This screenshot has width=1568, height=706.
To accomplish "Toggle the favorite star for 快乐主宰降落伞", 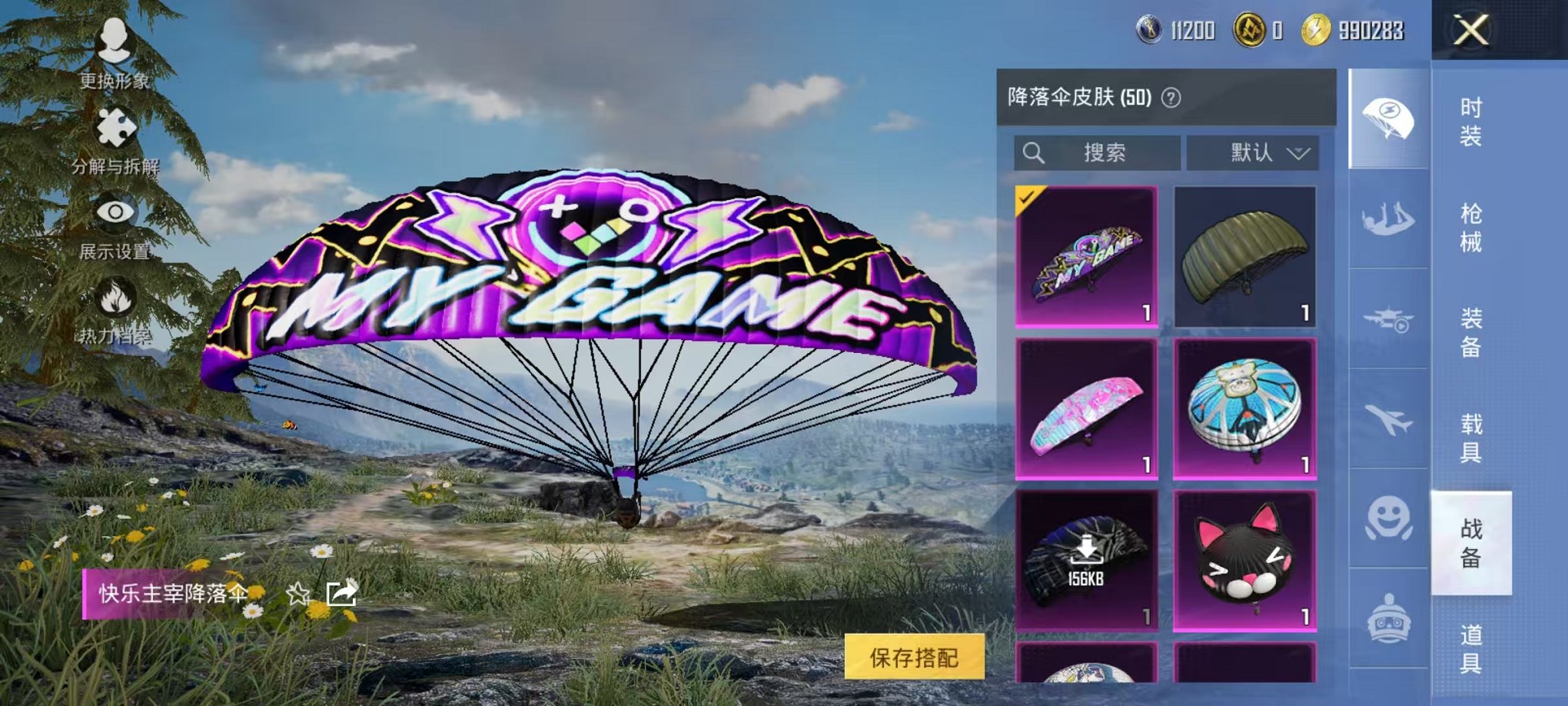I will 296,594.
